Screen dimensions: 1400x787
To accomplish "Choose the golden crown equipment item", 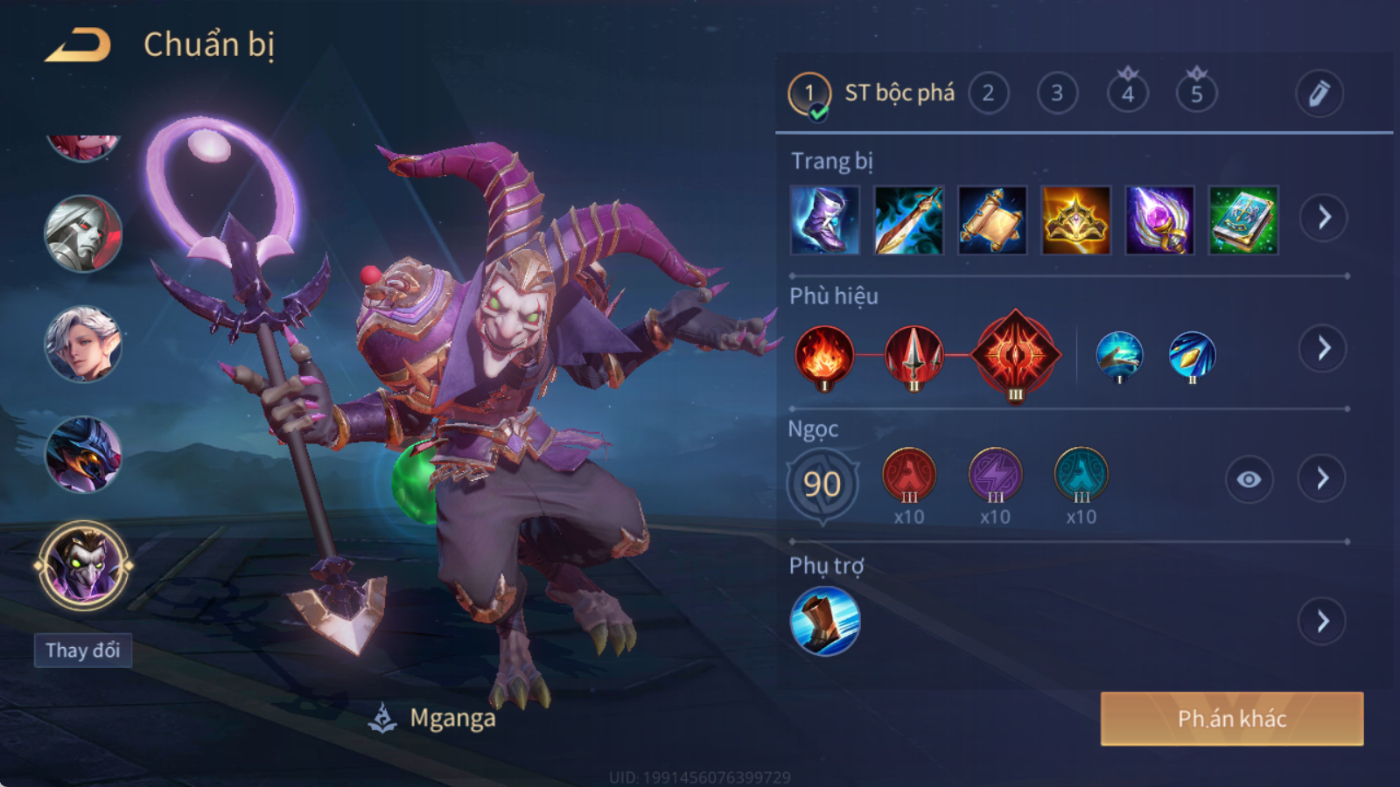I will (1076, 220).
